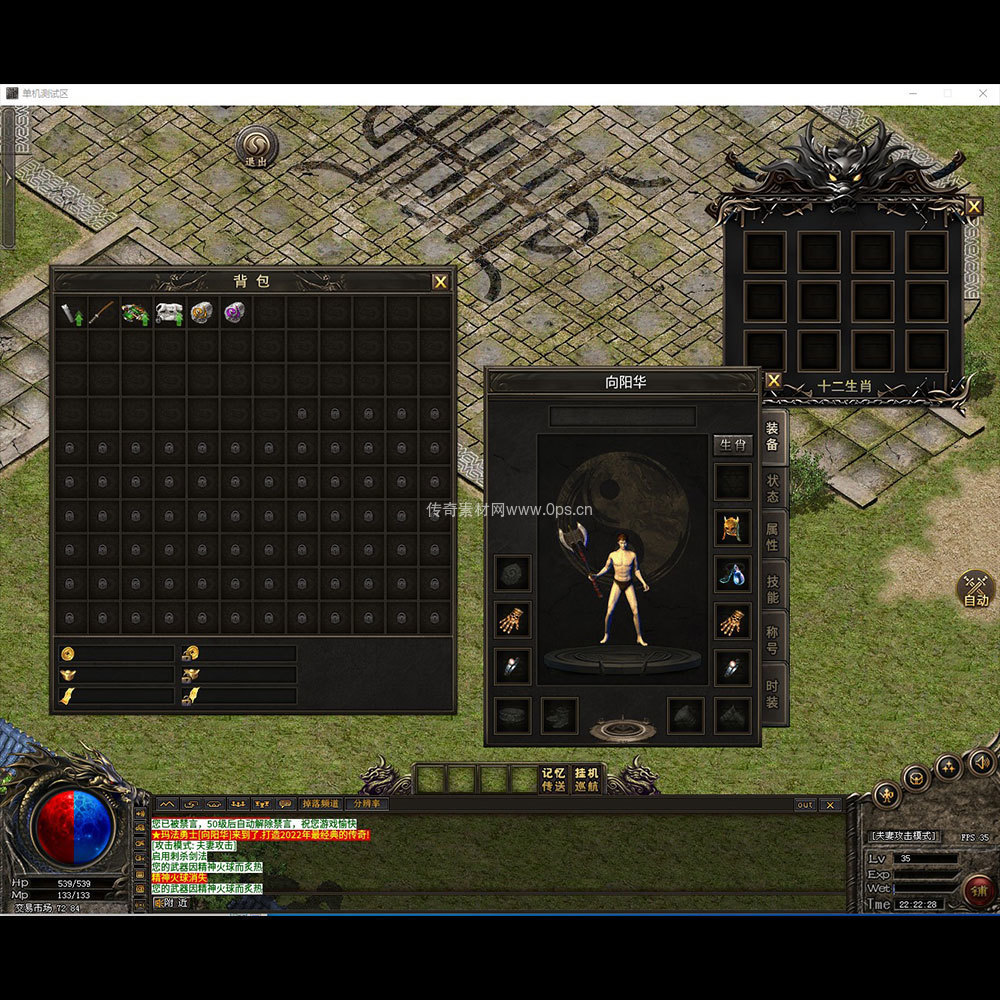
Task: Close the 十二生肖 zodiac panel
Action: 973,207
